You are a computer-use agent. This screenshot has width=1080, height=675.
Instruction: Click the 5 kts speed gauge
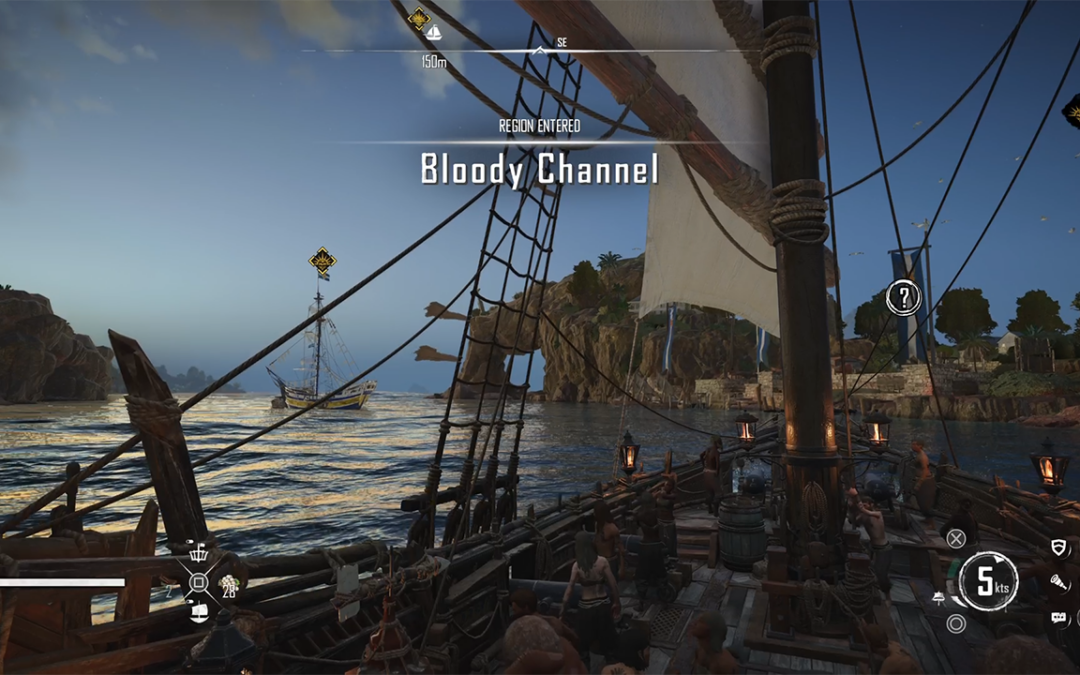[x=989, y=581]
